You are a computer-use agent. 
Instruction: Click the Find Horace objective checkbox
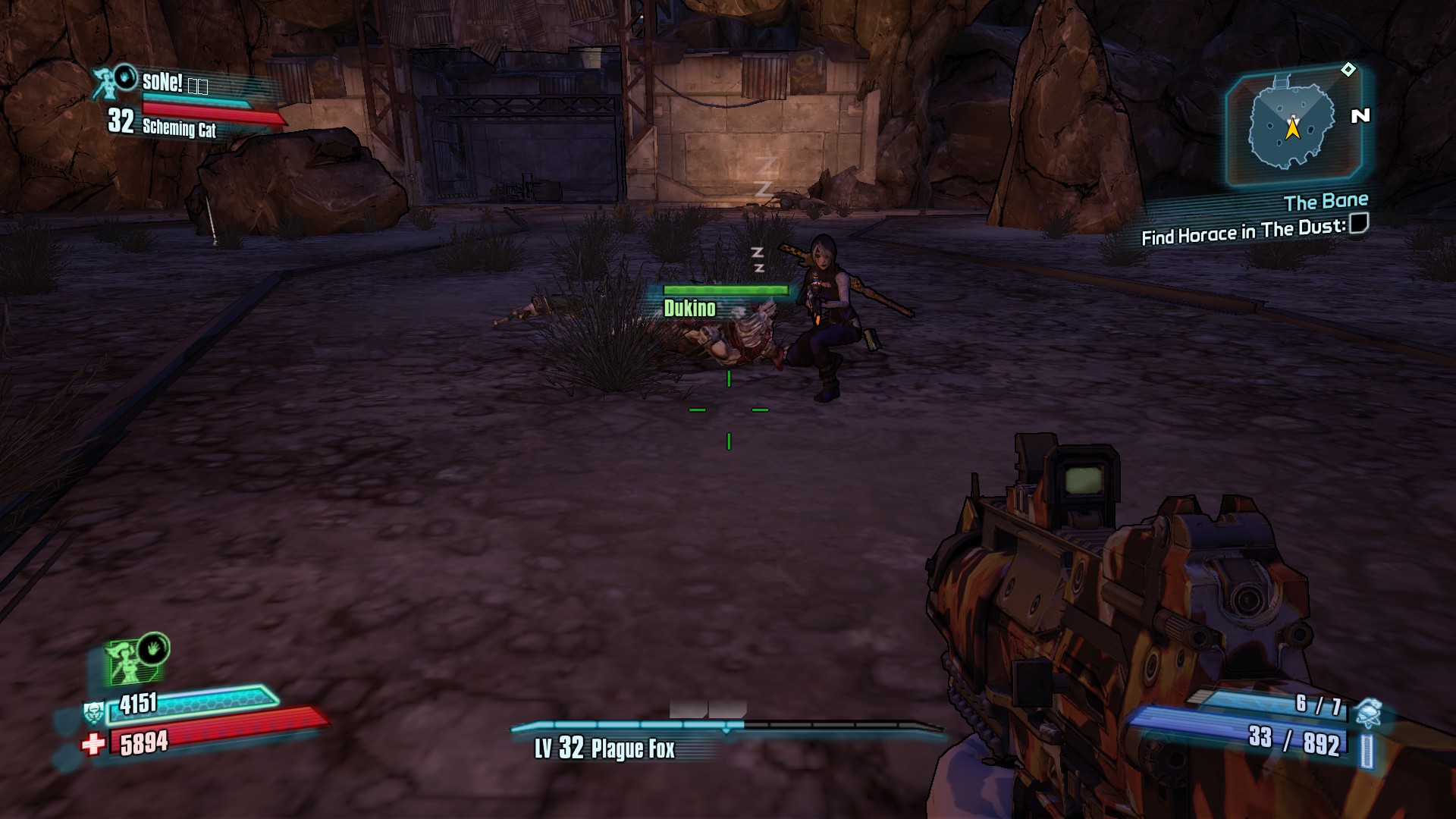1360,224
